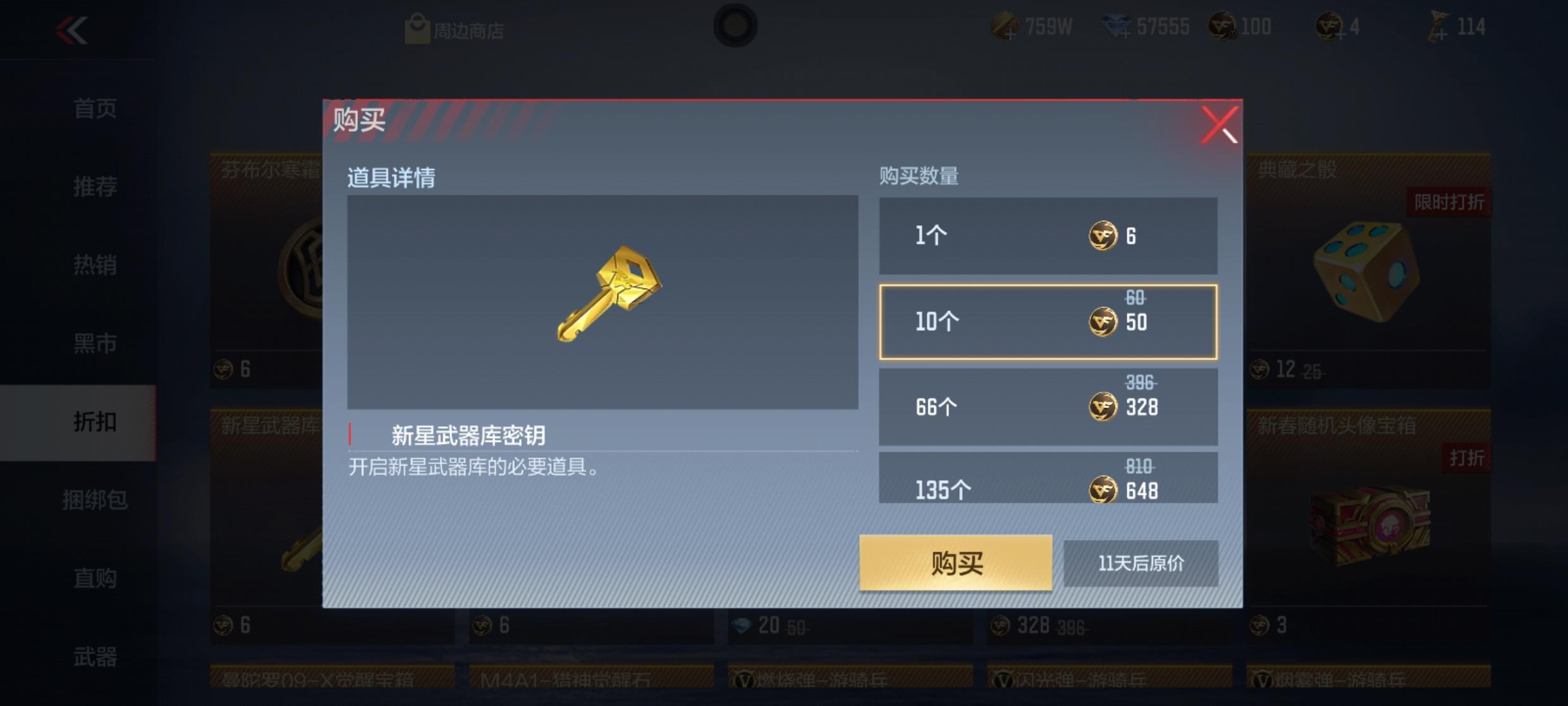Viewport: 1568px width, 706px height.
Task: Tap the 11天后原价 label
Action: (1142, 564)
